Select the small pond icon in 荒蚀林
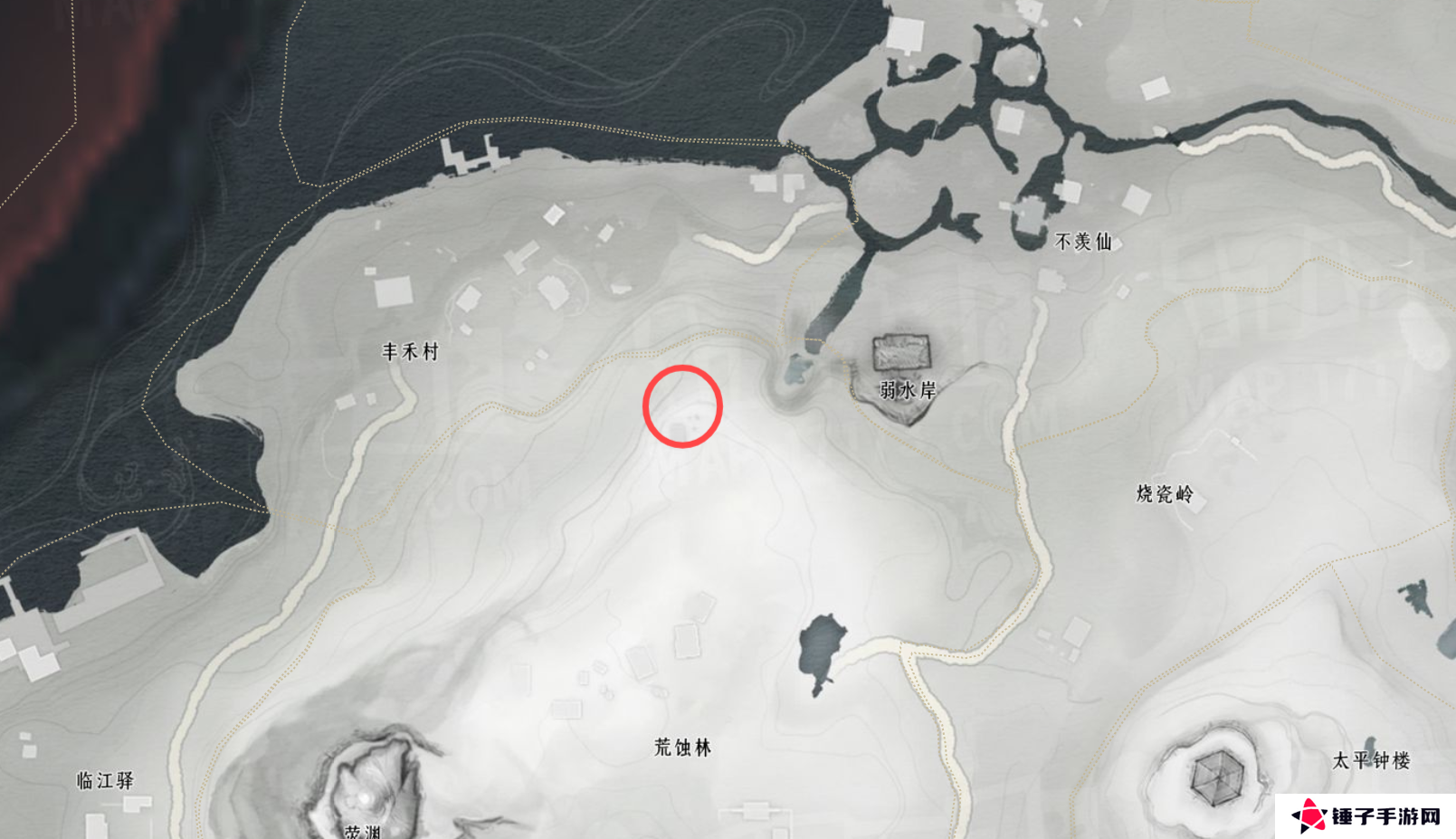The image size is (1456, 839). (822, 647)
